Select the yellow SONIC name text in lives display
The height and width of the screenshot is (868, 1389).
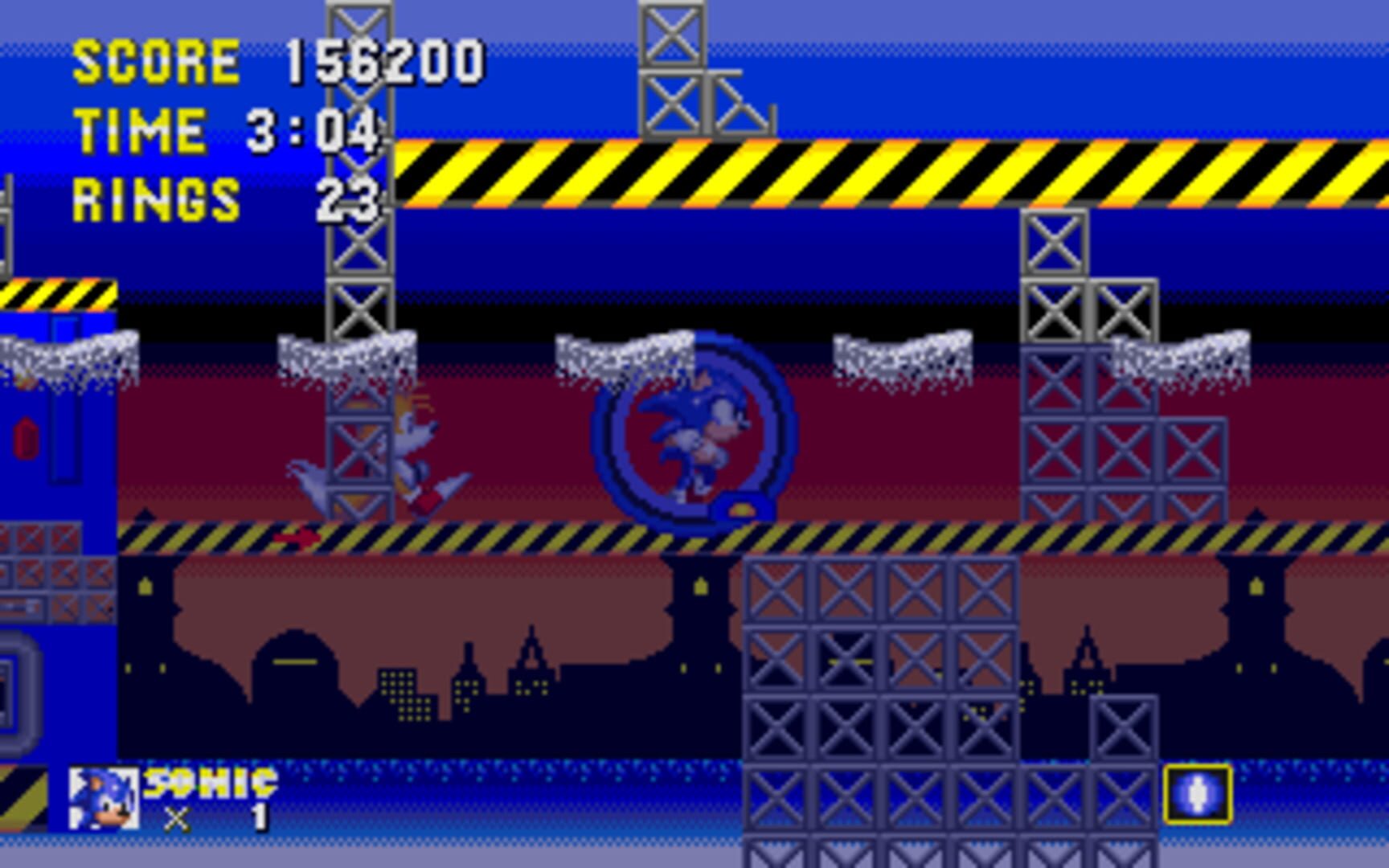207,784
